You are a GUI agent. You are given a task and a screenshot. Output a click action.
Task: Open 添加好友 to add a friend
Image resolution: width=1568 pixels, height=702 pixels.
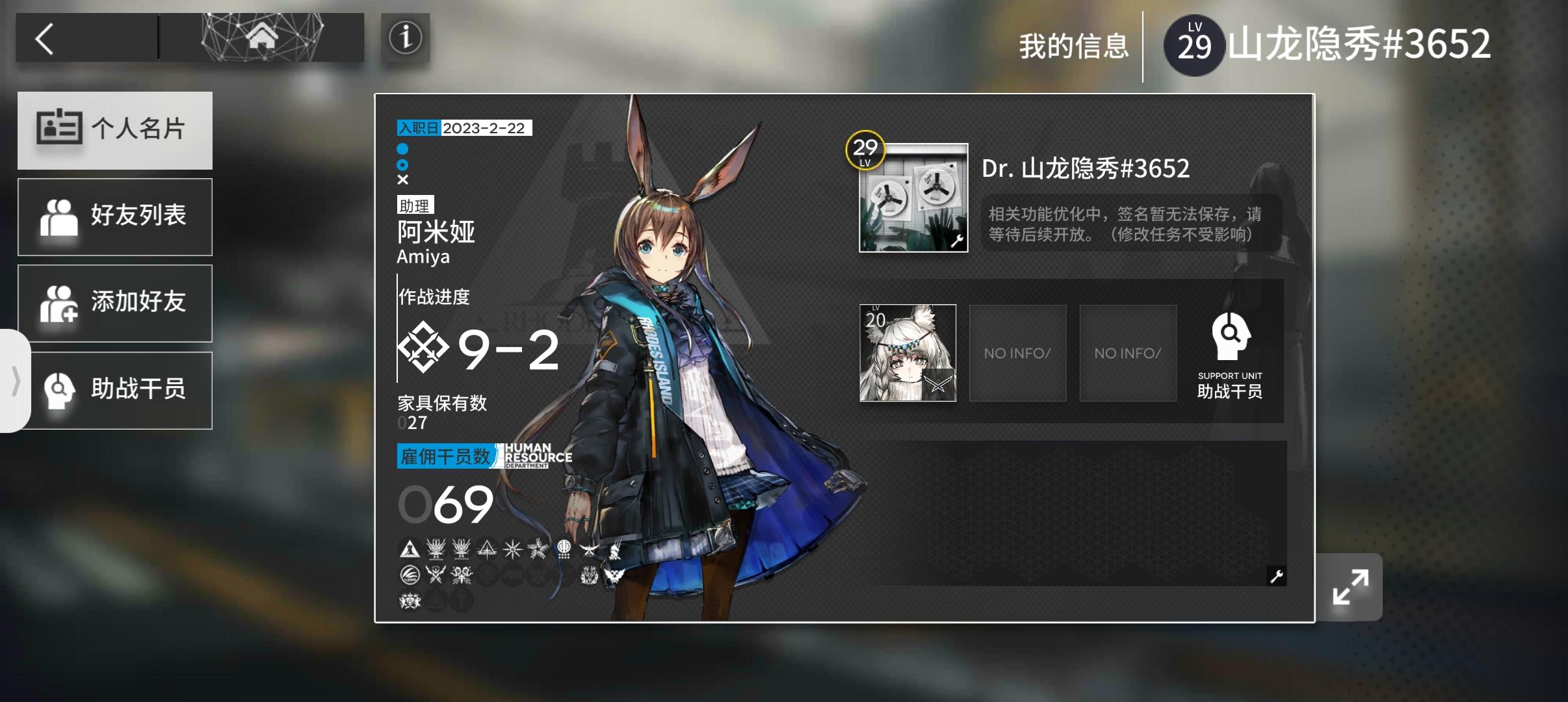tap(115, 303)
